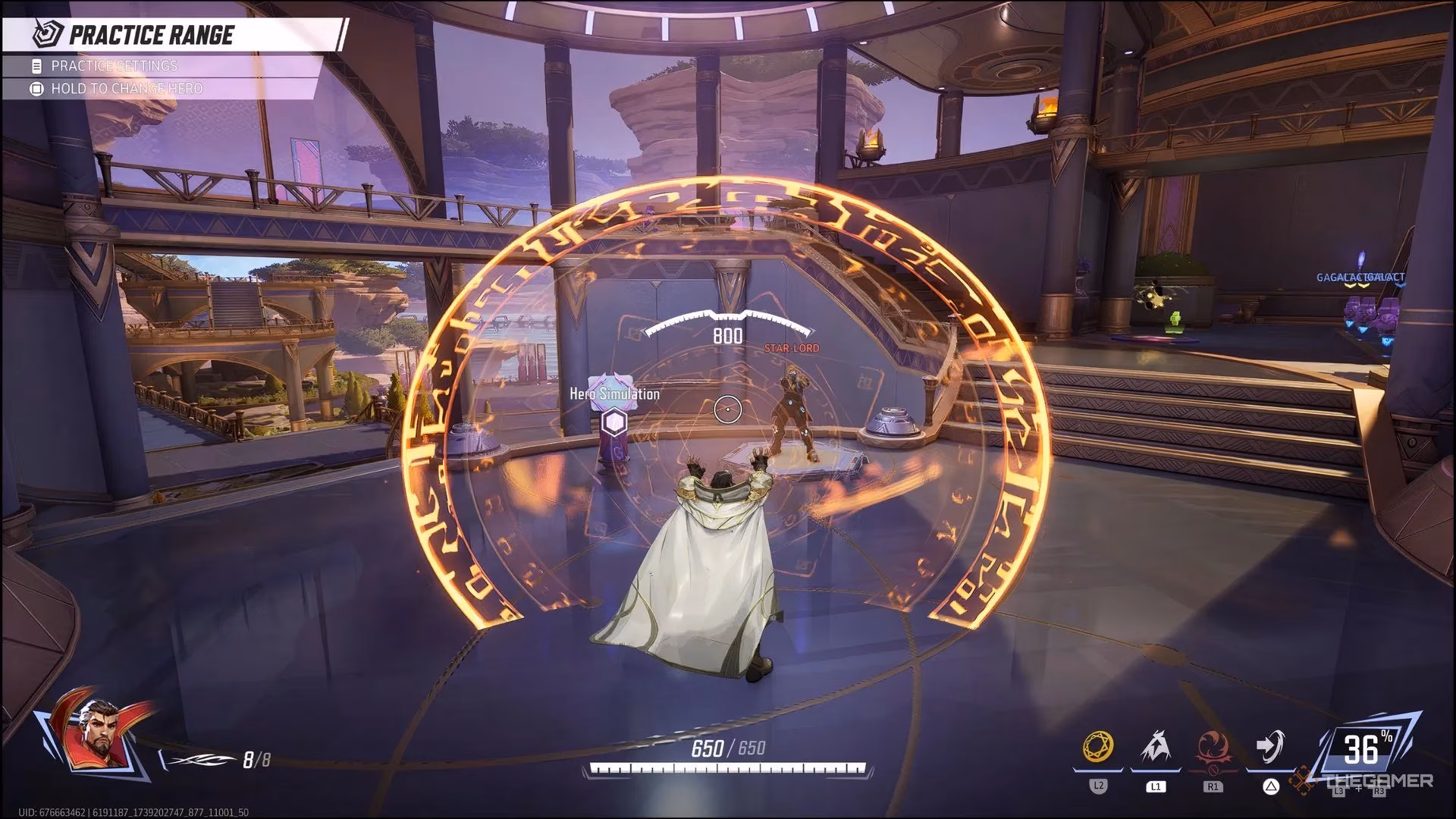Select the Hold to Change Hero entry

(127, 89)
